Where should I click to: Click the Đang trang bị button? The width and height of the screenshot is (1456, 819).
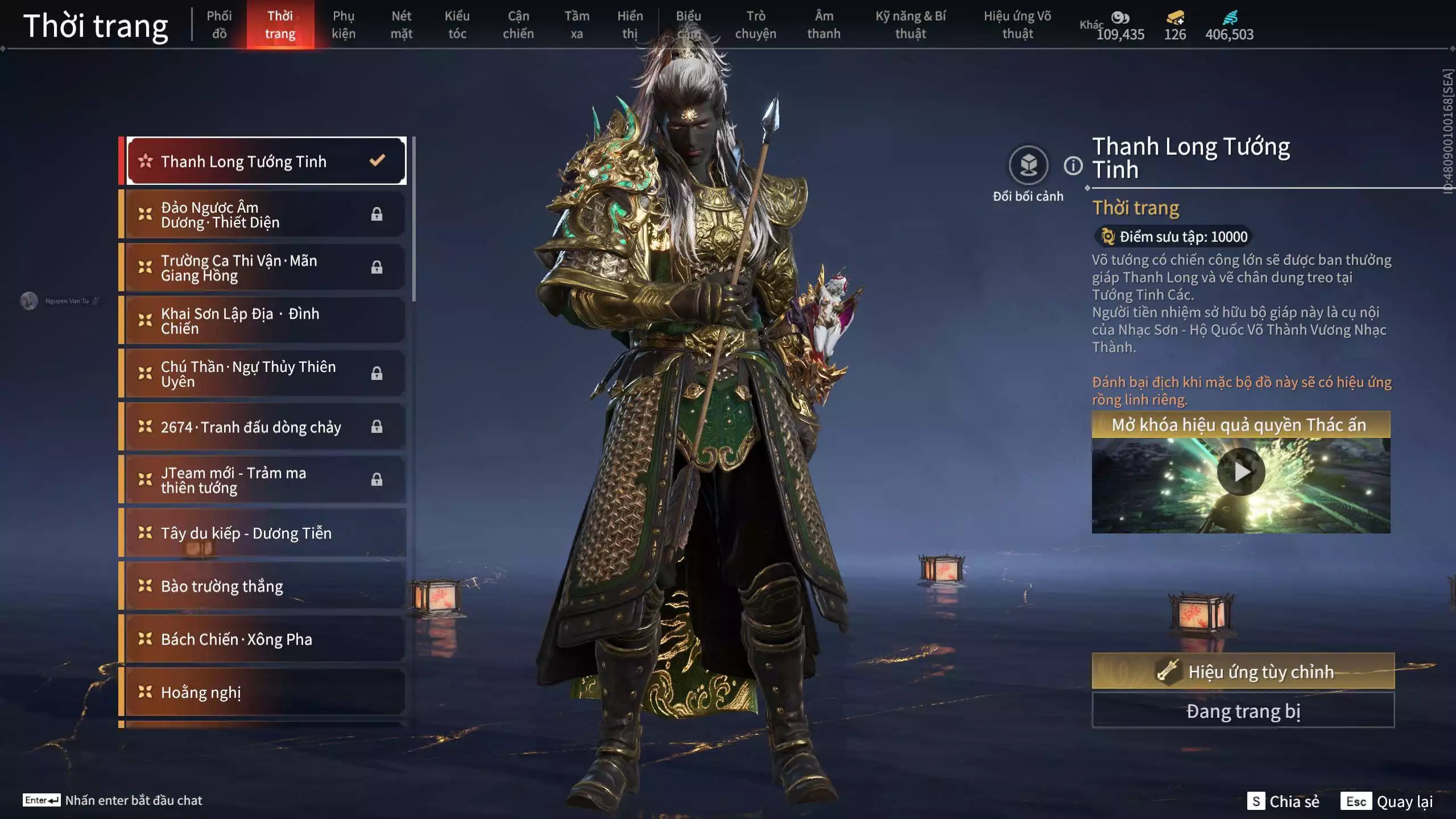coord(1243,711)
